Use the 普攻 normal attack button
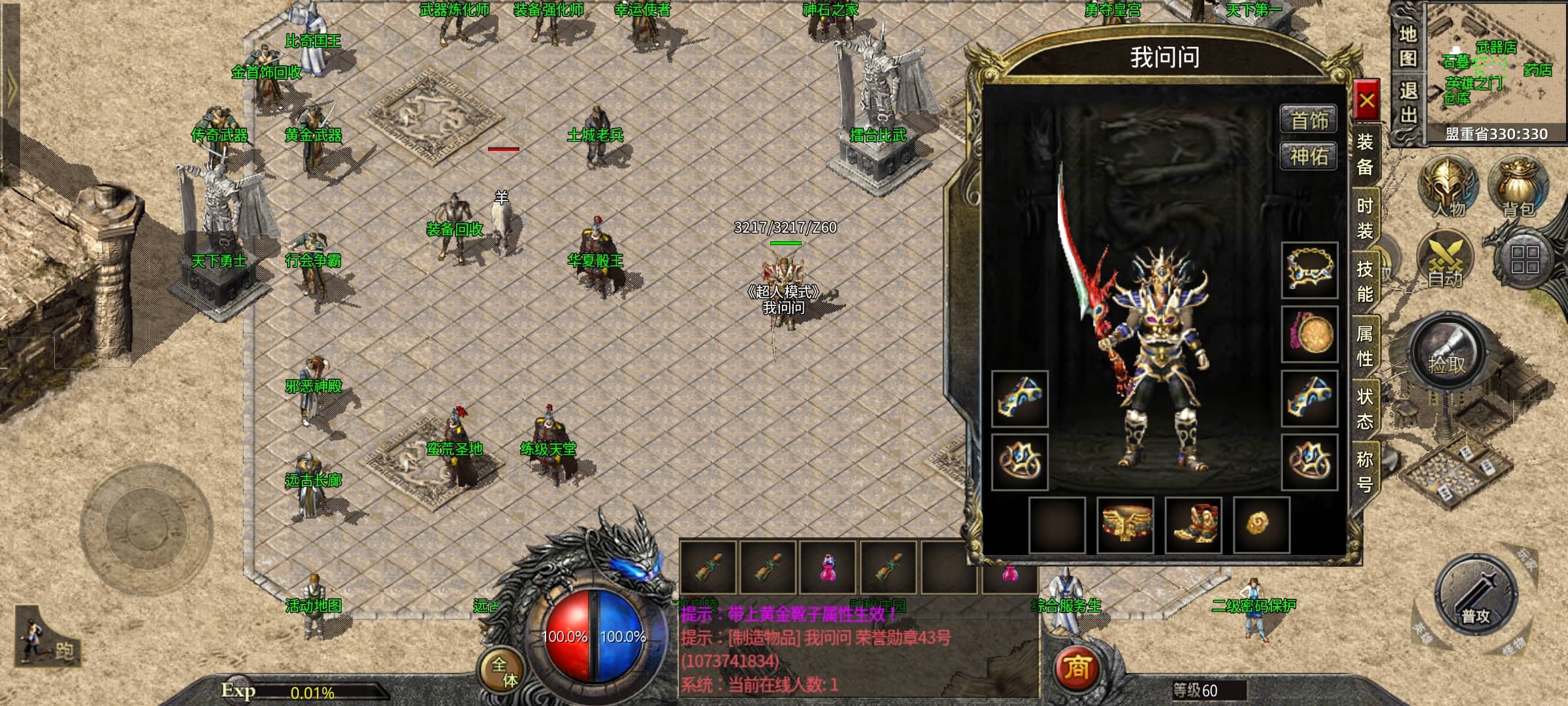This screenshot has width=1568, height=706. pos(1475,596)
